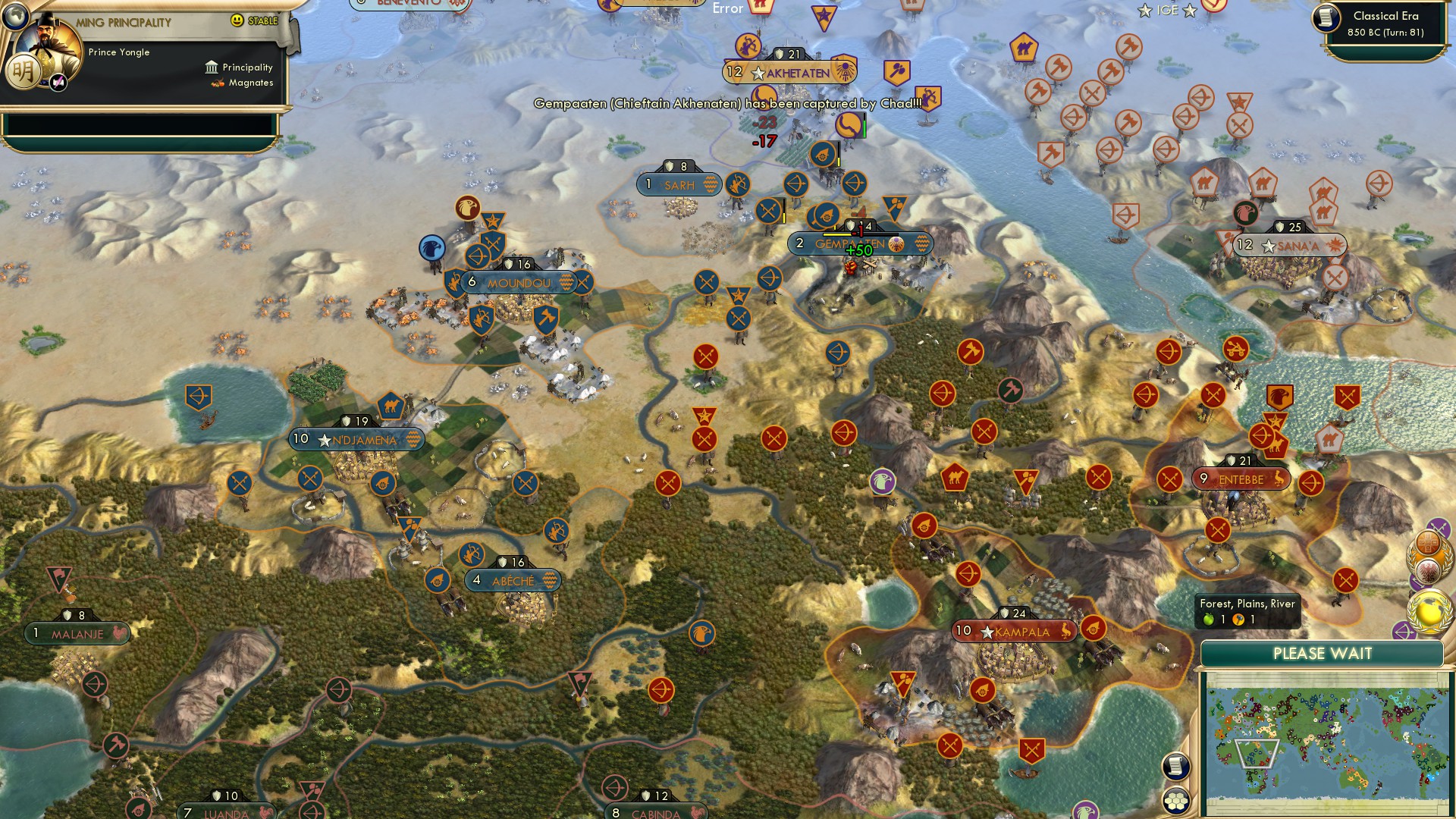Select the blue archer unit flag near N'Djamena
Screen dimensions: 1456x819
click(x=199, y=396)
